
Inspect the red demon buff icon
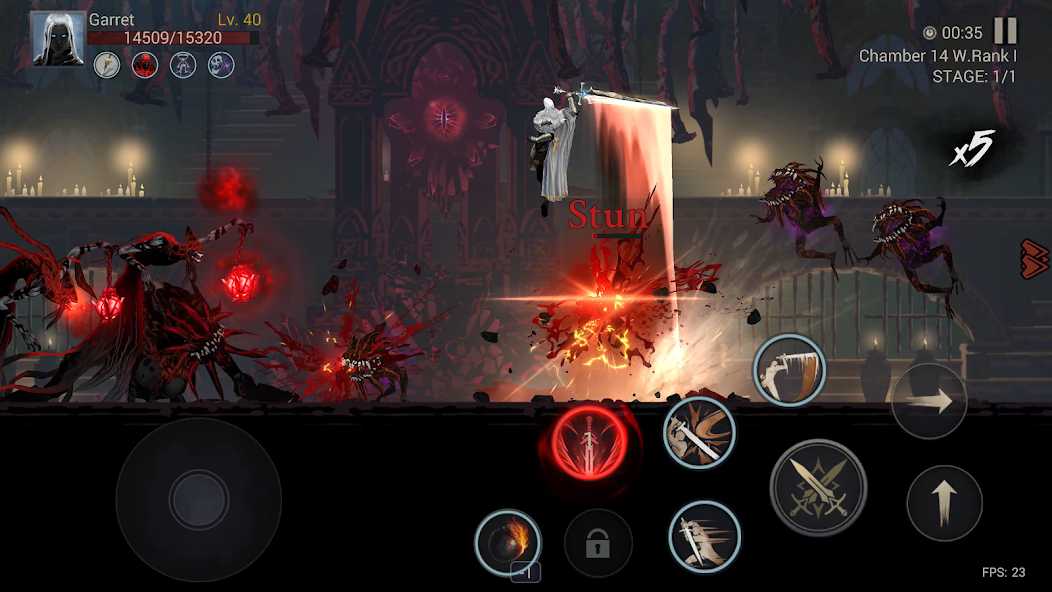tap(145, 65)
